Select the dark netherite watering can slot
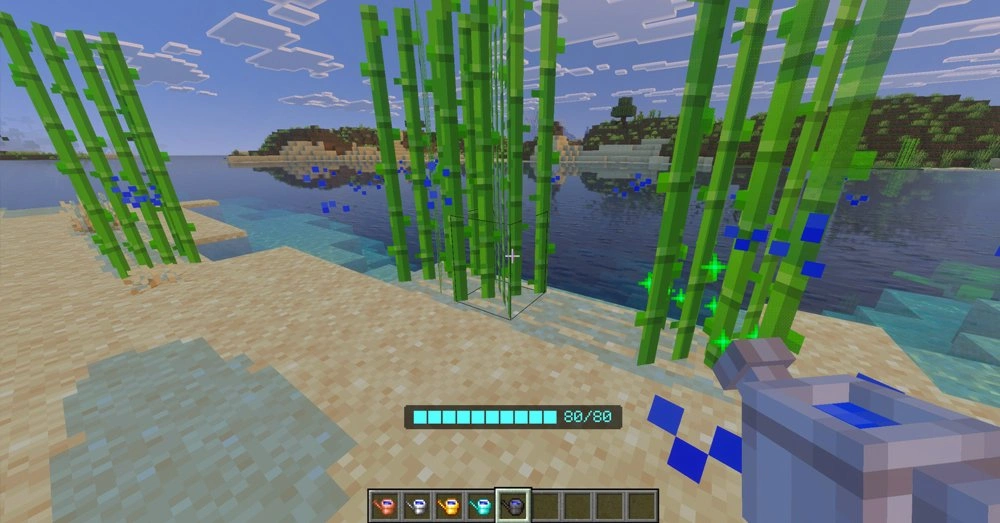The image size is (1000, 523). (513, 506)
